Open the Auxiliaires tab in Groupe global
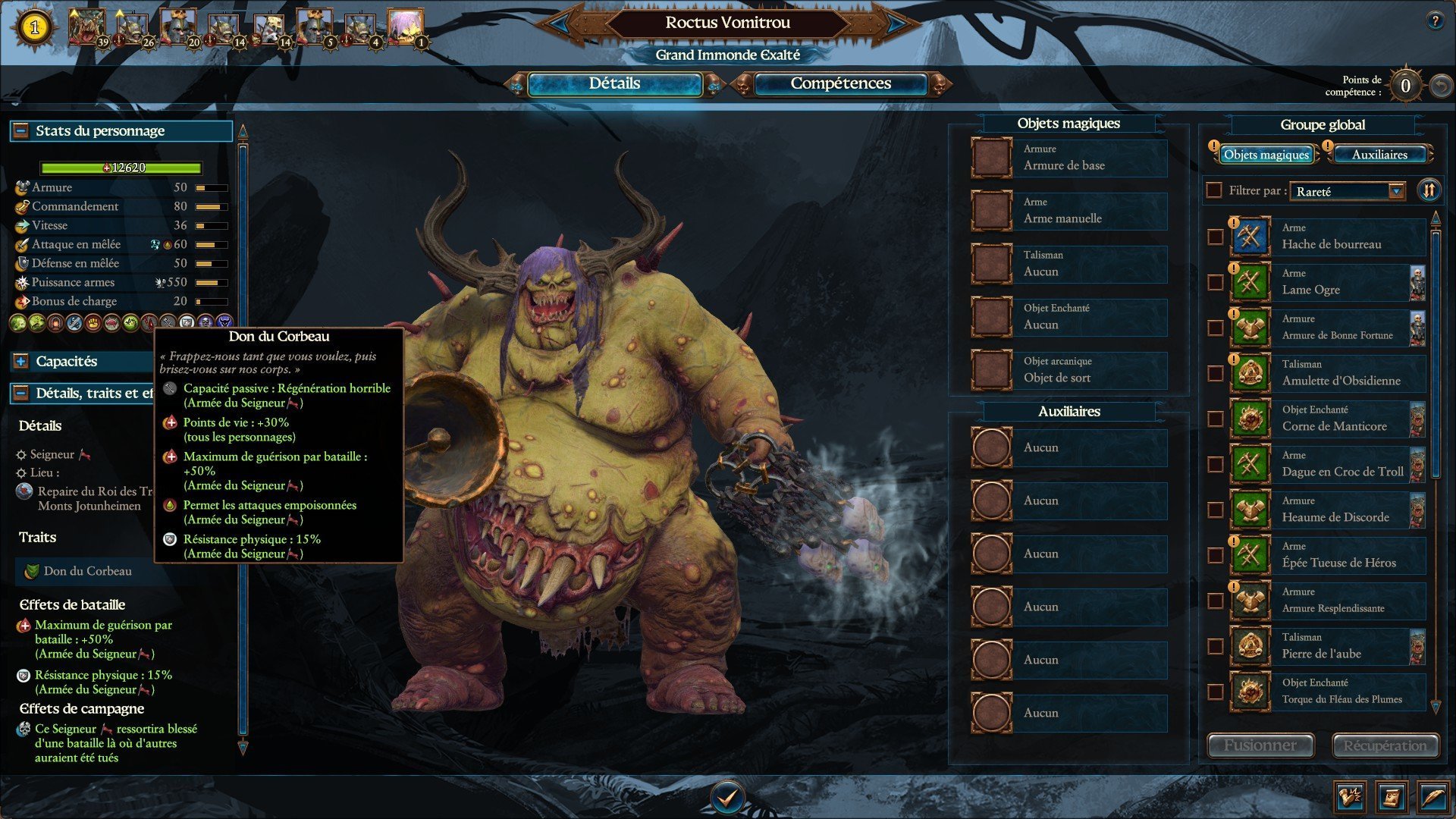 click(1379, 155)
